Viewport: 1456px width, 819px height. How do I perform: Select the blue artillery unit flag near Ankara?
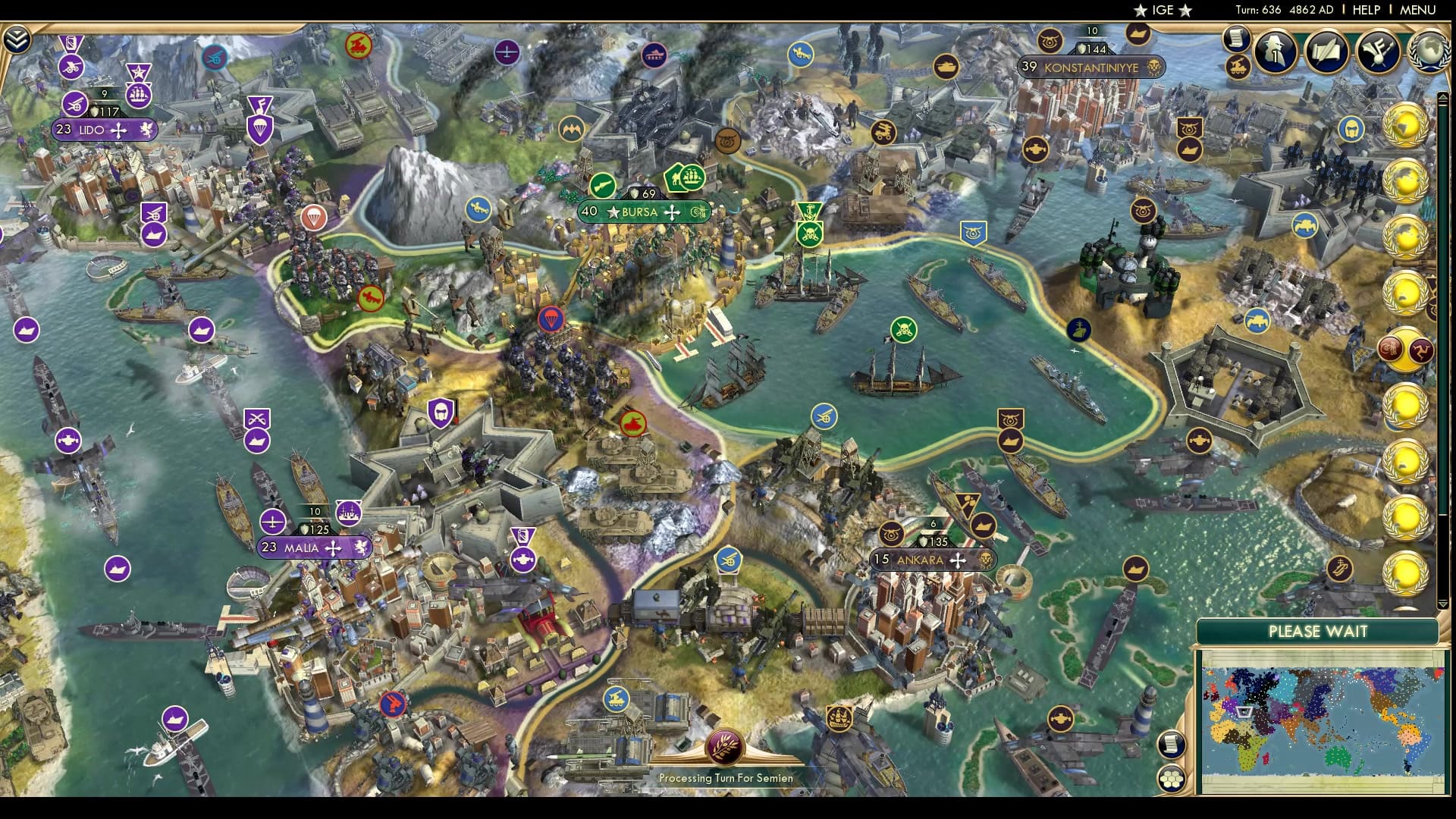tap(729, 560)
